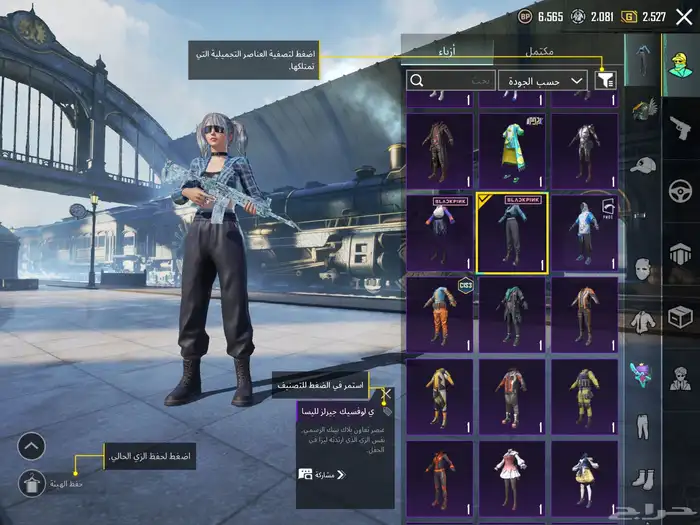Open the حسب الجودة sort dropdown

click(543, 80)
